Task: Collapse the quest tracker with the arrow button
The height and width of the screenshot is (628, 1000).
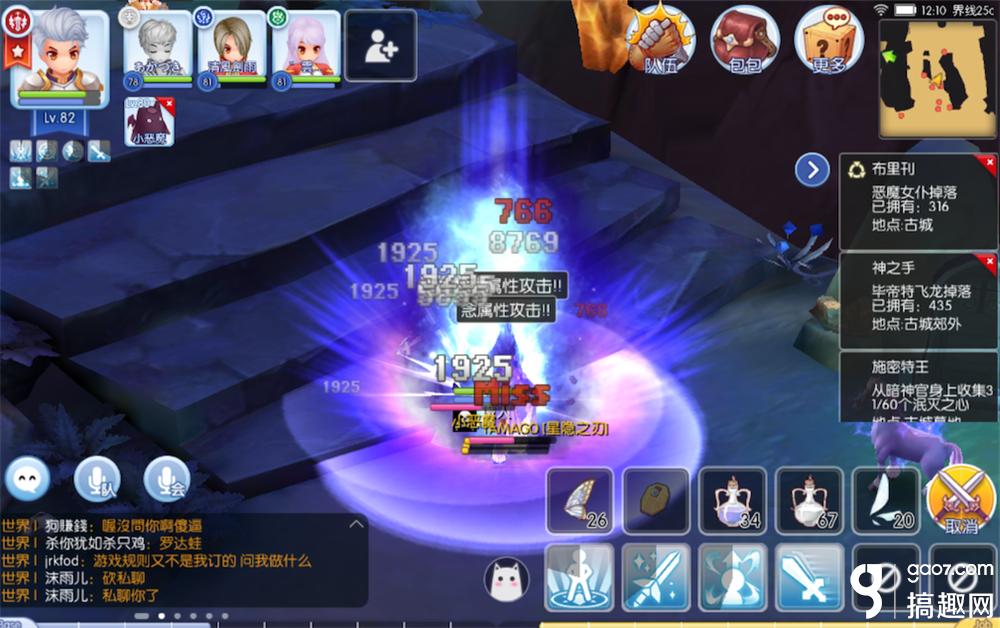Action: [x=812, y=170]
